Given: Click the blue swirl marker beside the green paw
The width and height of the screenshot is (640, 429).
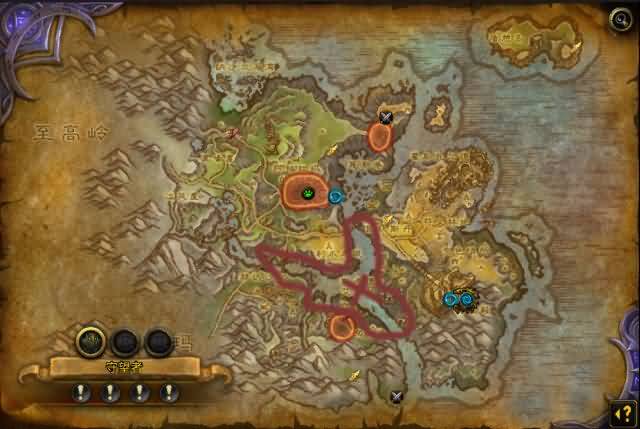Looking at the screenshot, I should 336,196.
